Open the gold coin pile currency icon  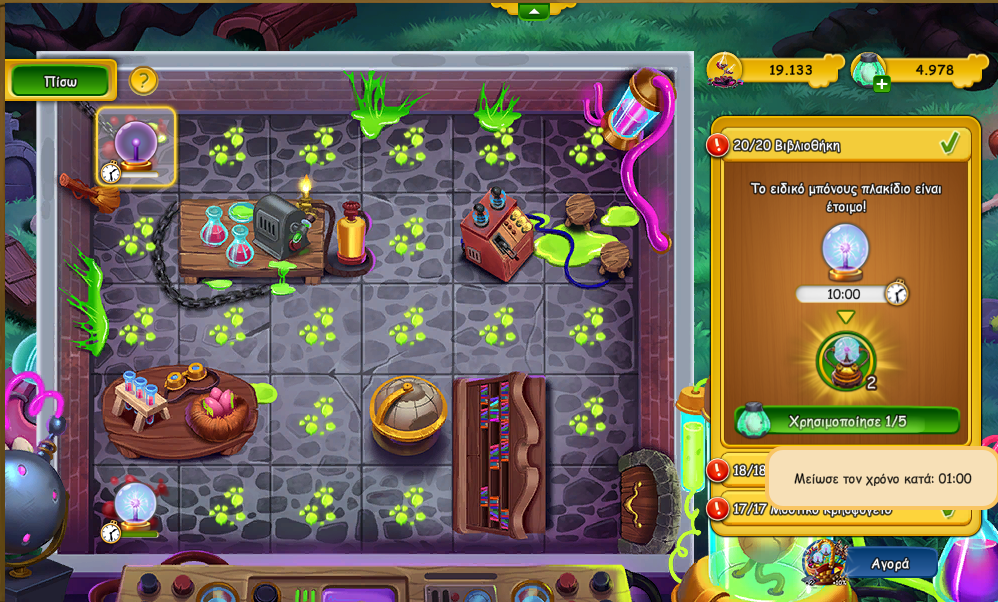(x=725, y=70)
